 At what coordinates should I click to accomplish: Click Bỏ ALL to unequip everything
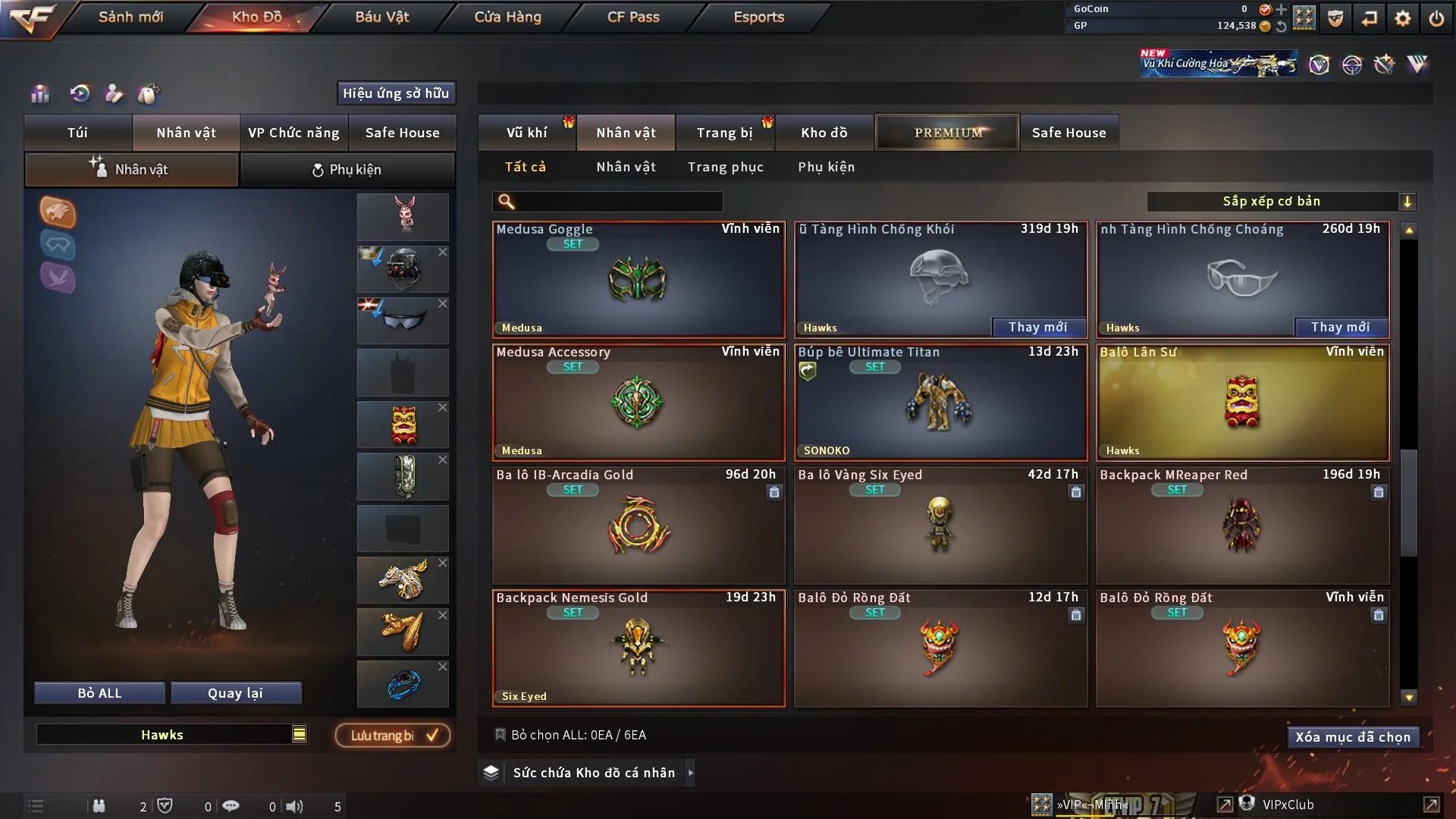coord(99,693)
